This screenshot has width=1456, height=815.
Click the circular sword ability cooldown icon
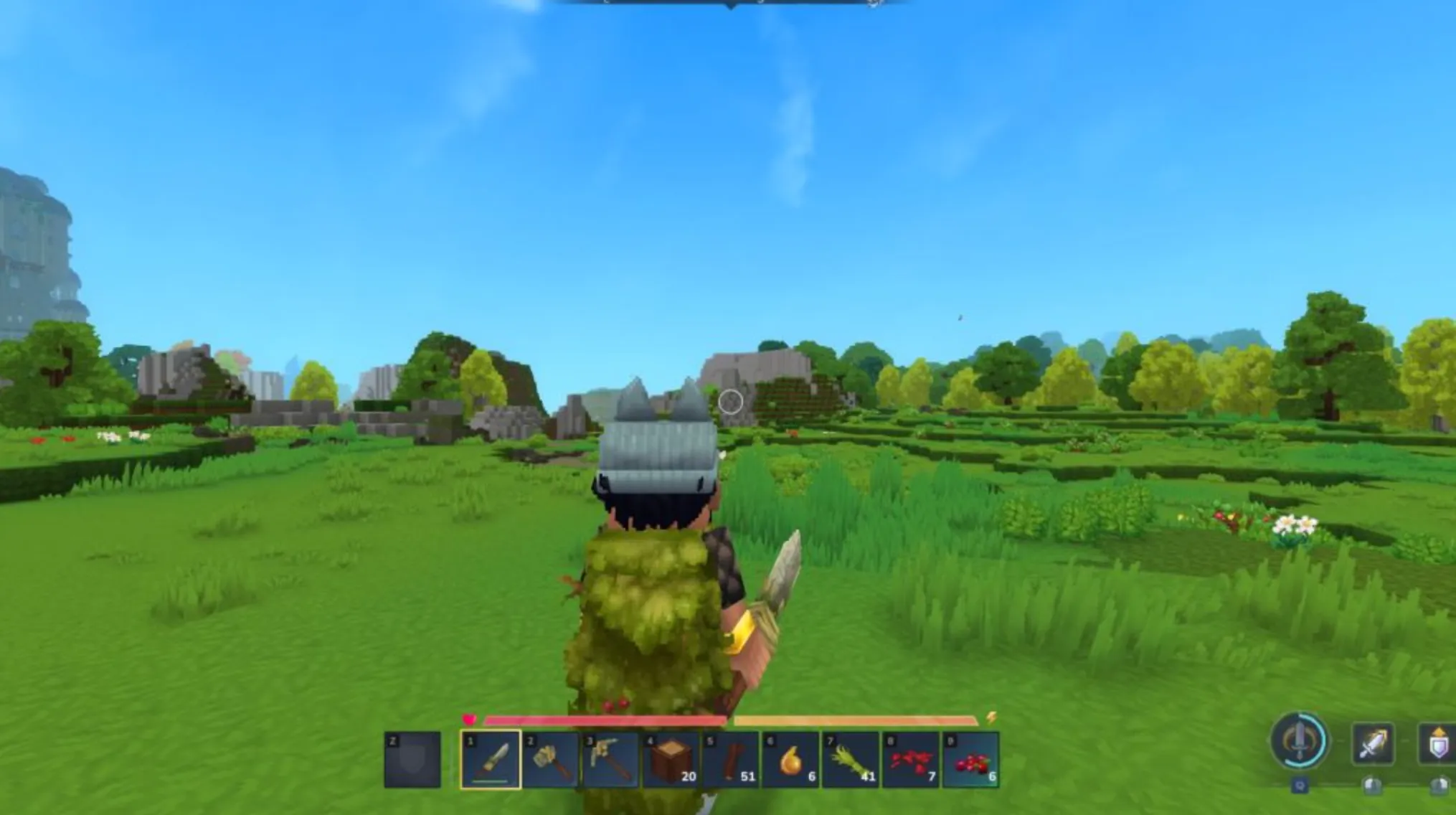point(1300,741)
